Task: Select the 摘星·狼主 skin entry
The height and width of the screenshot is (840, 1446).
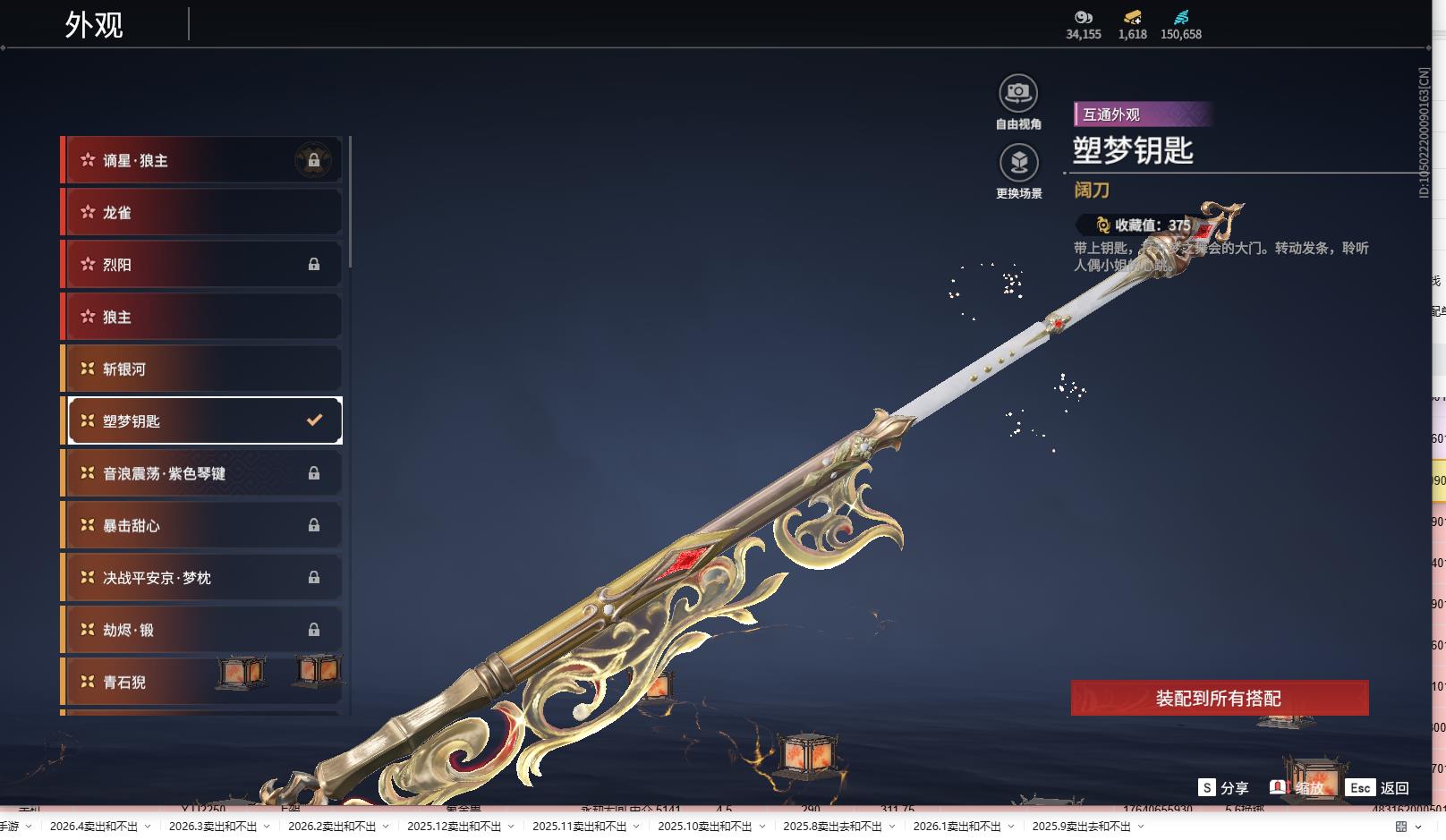Action: click(202, 161)
